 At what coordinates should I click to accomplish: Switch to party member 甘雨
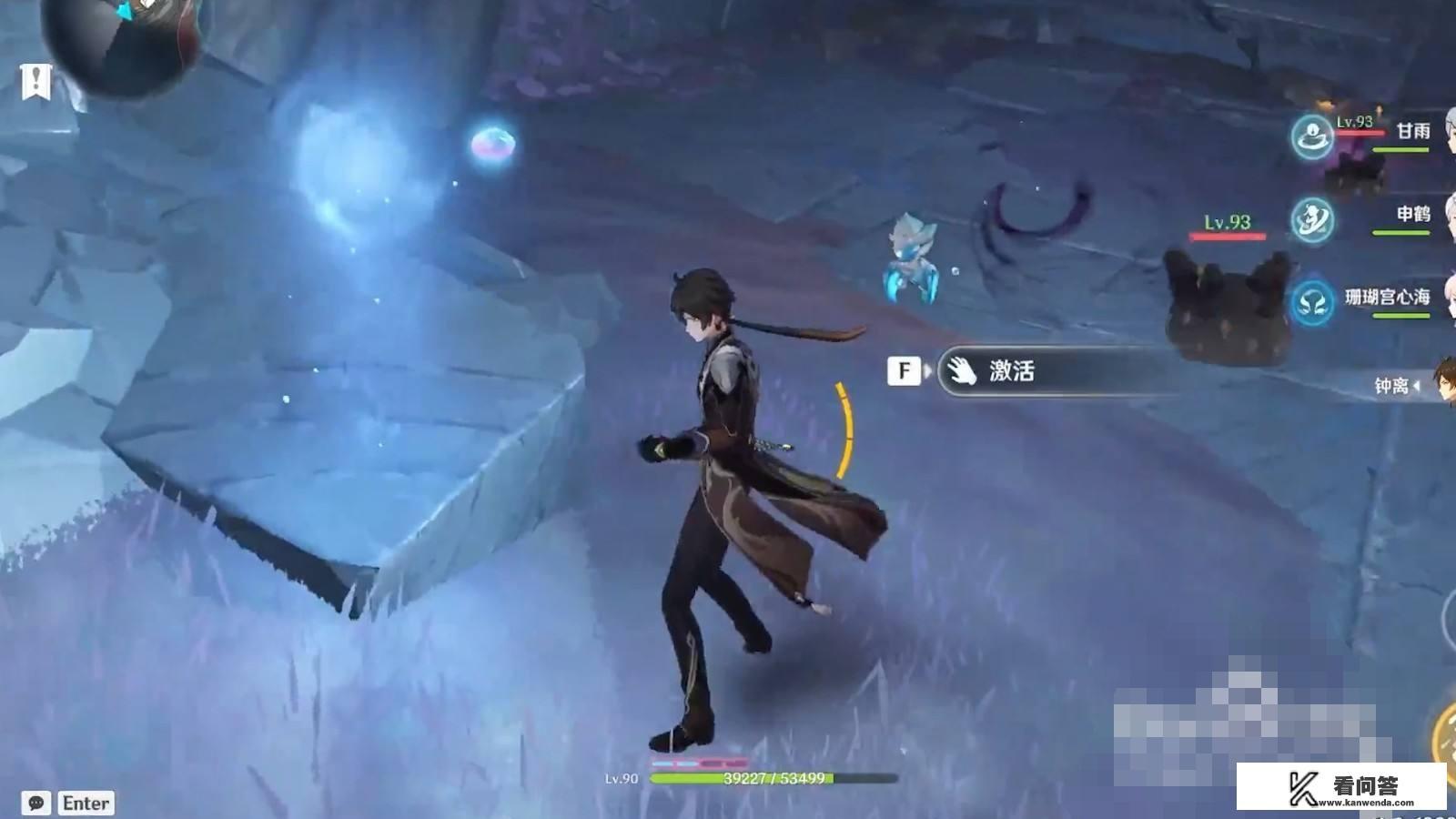1412,132
